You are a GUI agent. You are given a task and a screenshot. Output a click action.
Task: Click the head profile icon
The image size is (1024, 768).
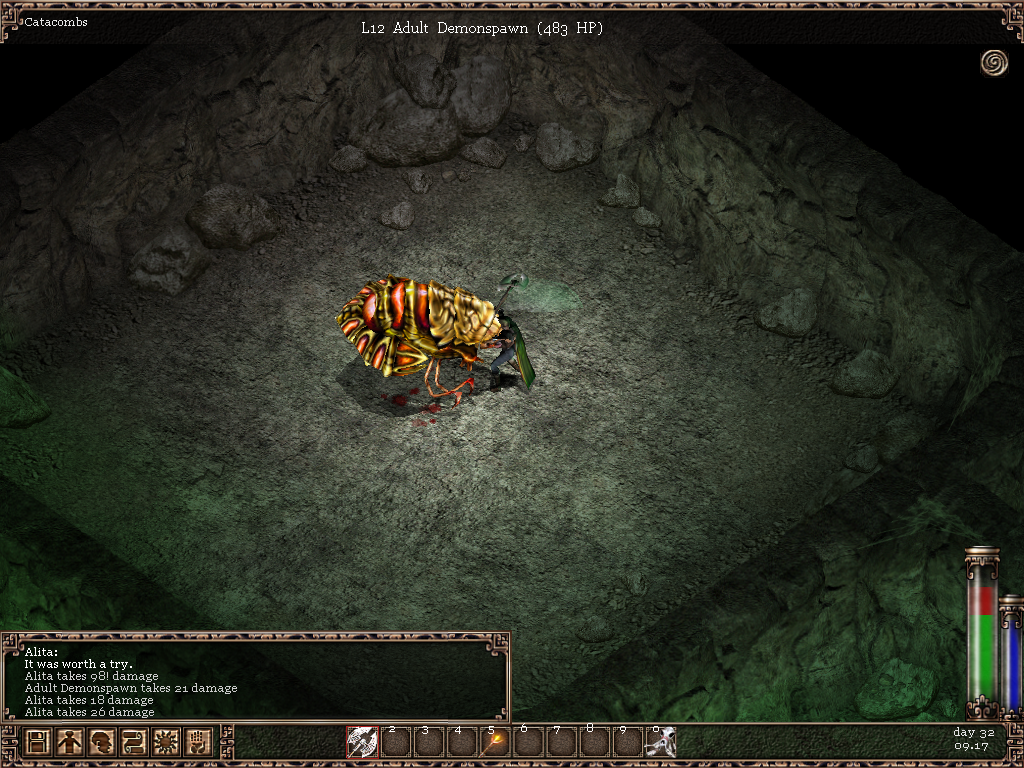tap(101, 742)
